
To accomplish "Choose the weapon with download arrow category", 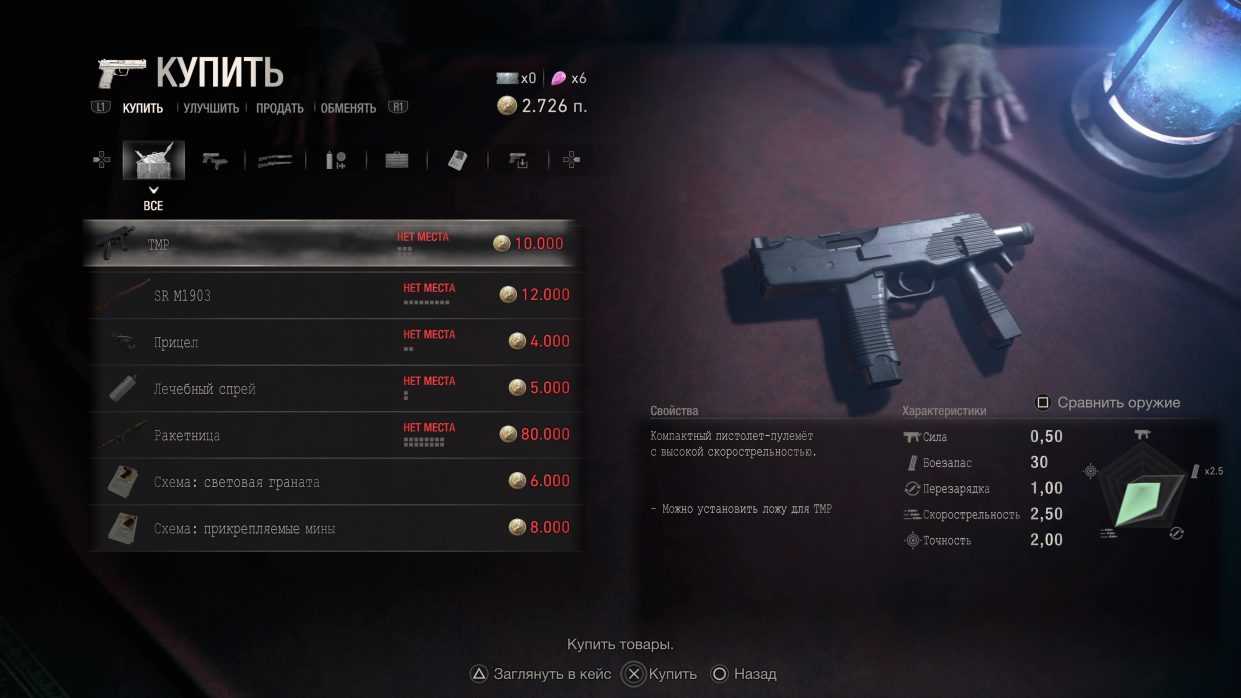I will point(519,160).
